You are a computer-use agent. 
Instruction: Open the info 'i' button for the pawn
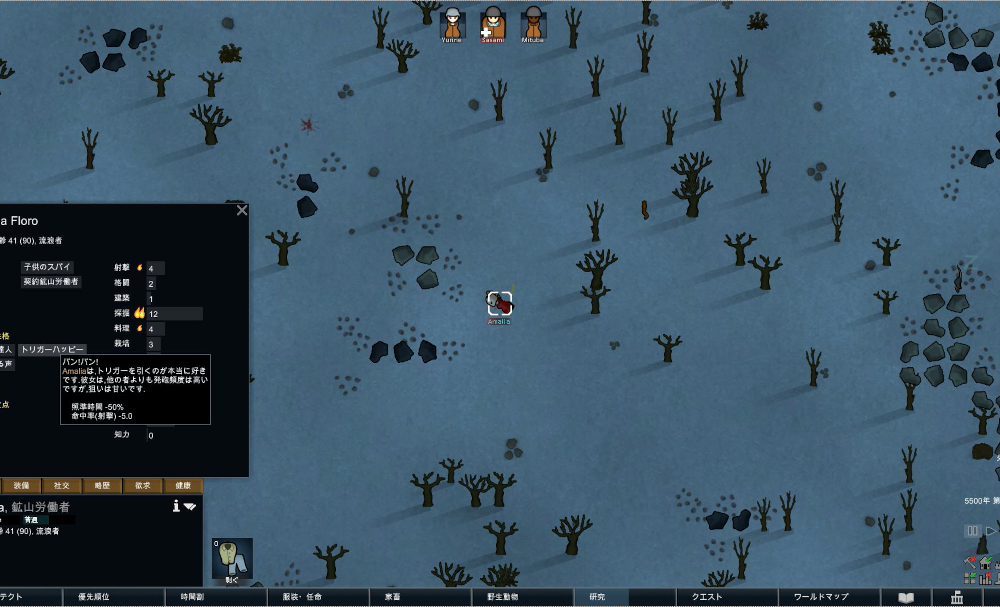176,506
